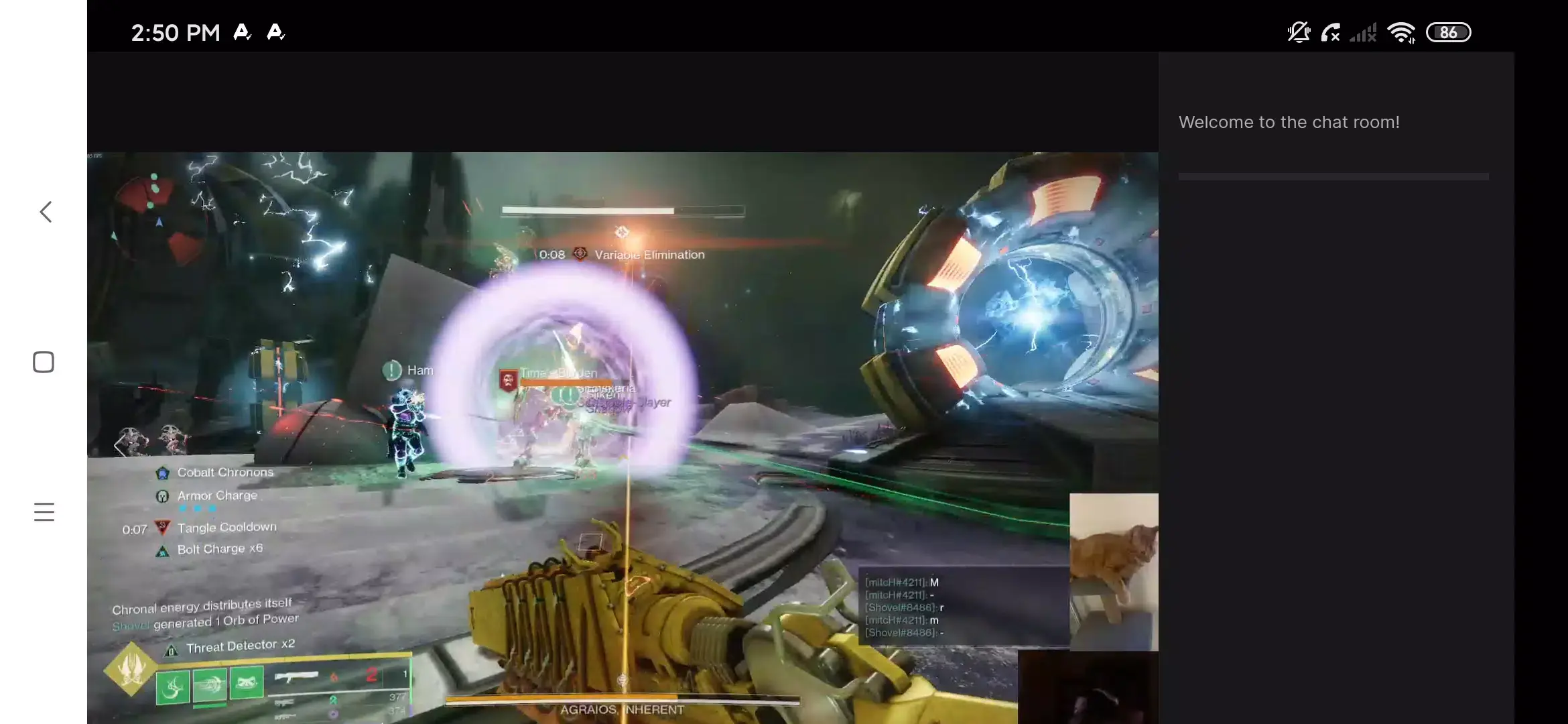This screenshot has width=1568, height=724.
Task: Tap the battery indicator showing 86
Action: pos(1449,32)
